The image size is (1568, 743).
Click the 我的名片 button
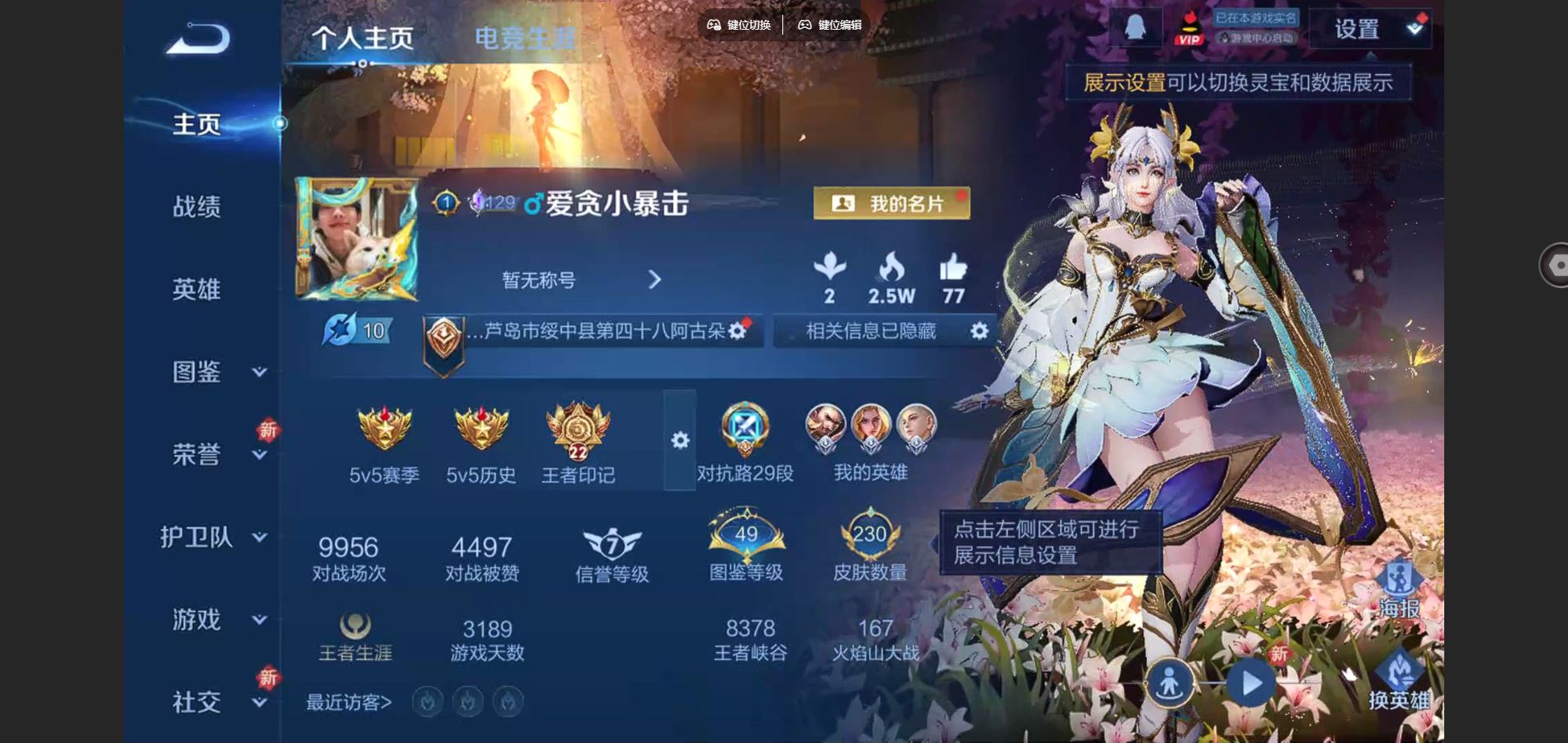click(890, 203)
